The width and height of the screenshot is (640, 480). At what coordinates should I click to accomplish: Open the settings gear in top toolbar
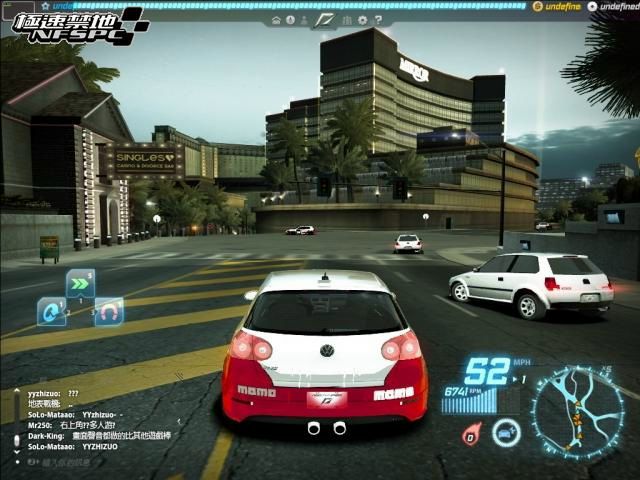pos(364,20)
